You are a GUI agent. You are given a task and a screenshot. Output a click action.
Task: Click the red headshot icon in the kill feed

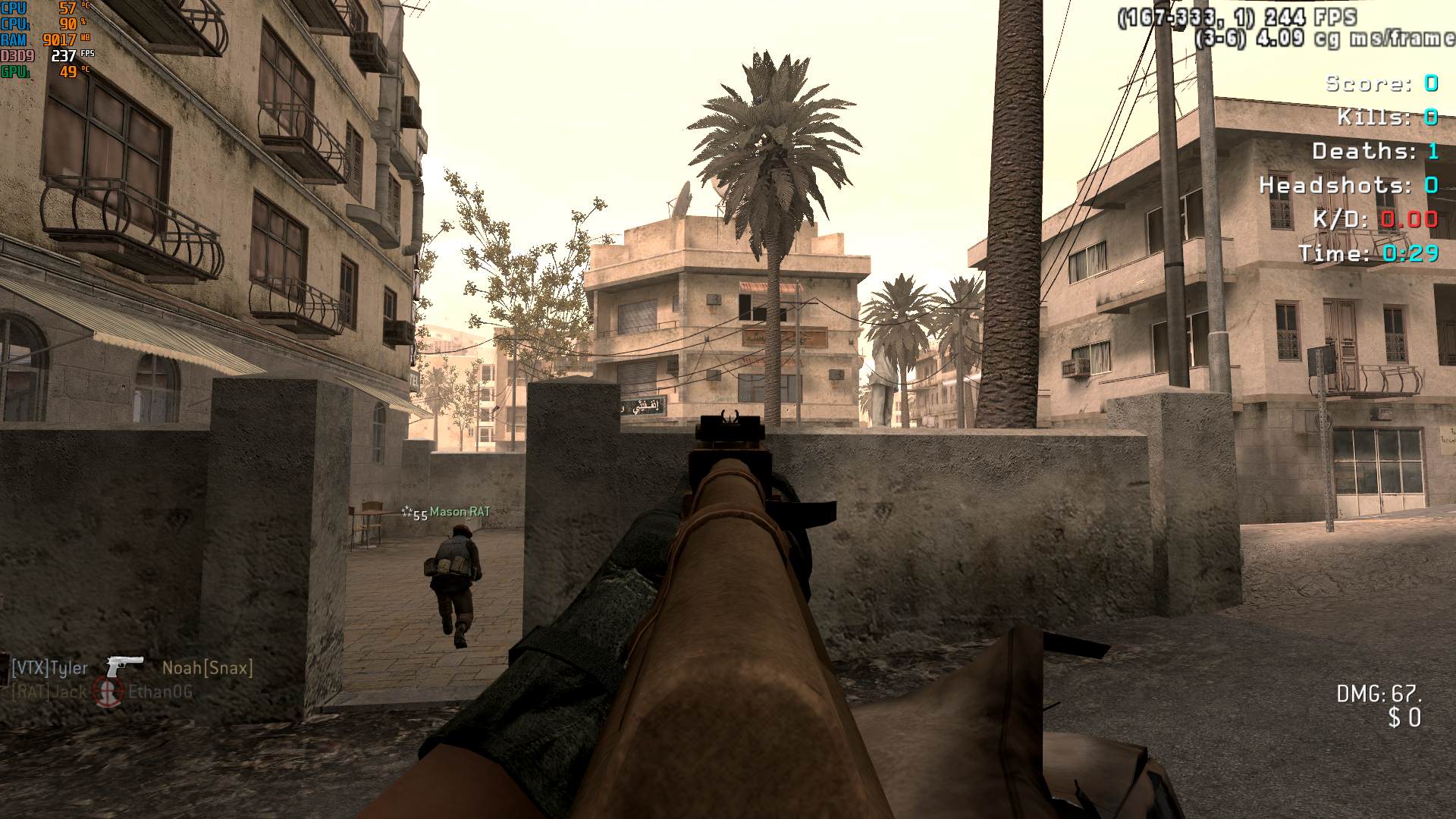point(108,692)
